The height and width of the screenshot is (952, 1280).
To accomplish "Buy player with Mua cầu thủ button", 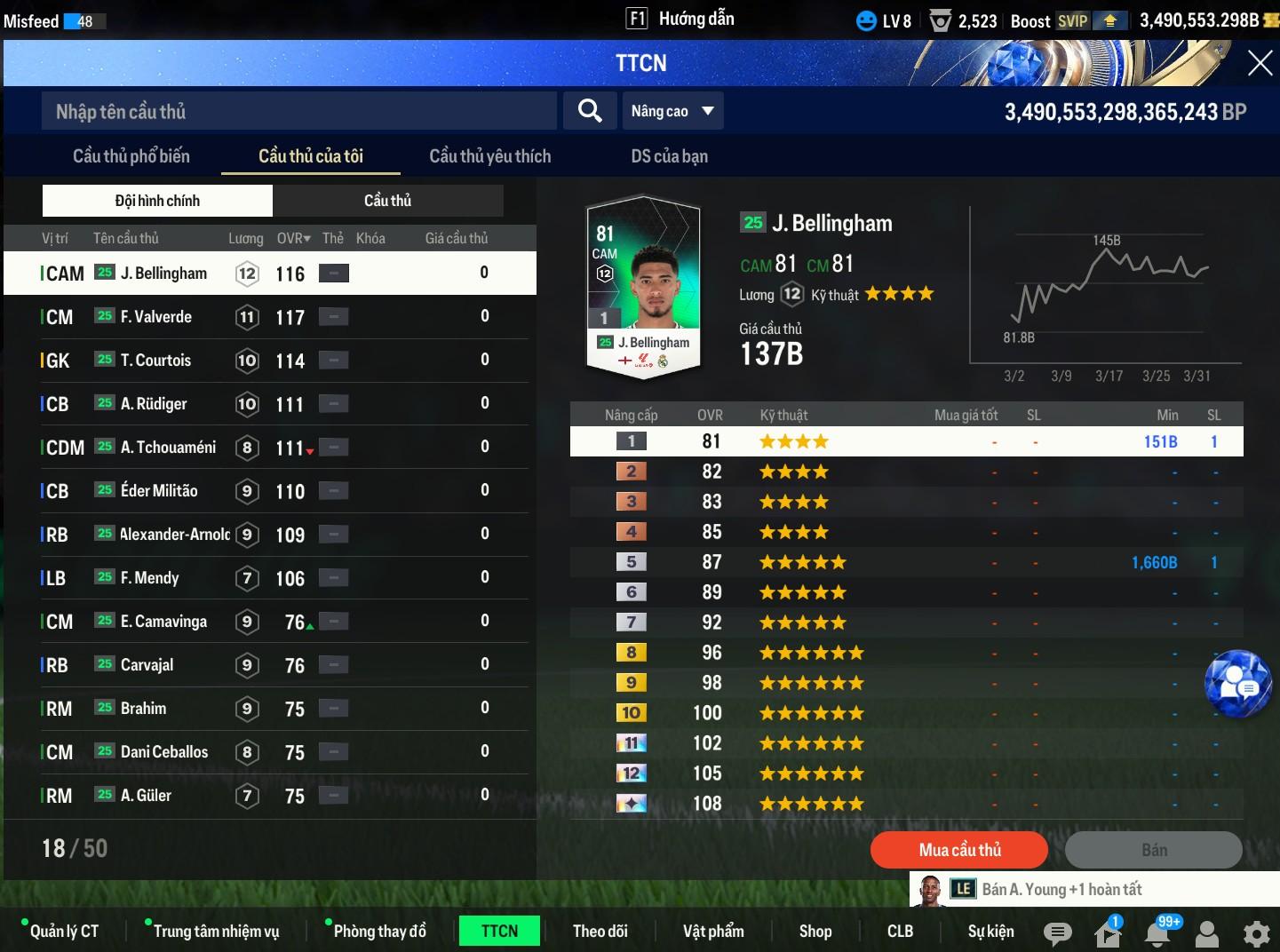I will [959, 850].
